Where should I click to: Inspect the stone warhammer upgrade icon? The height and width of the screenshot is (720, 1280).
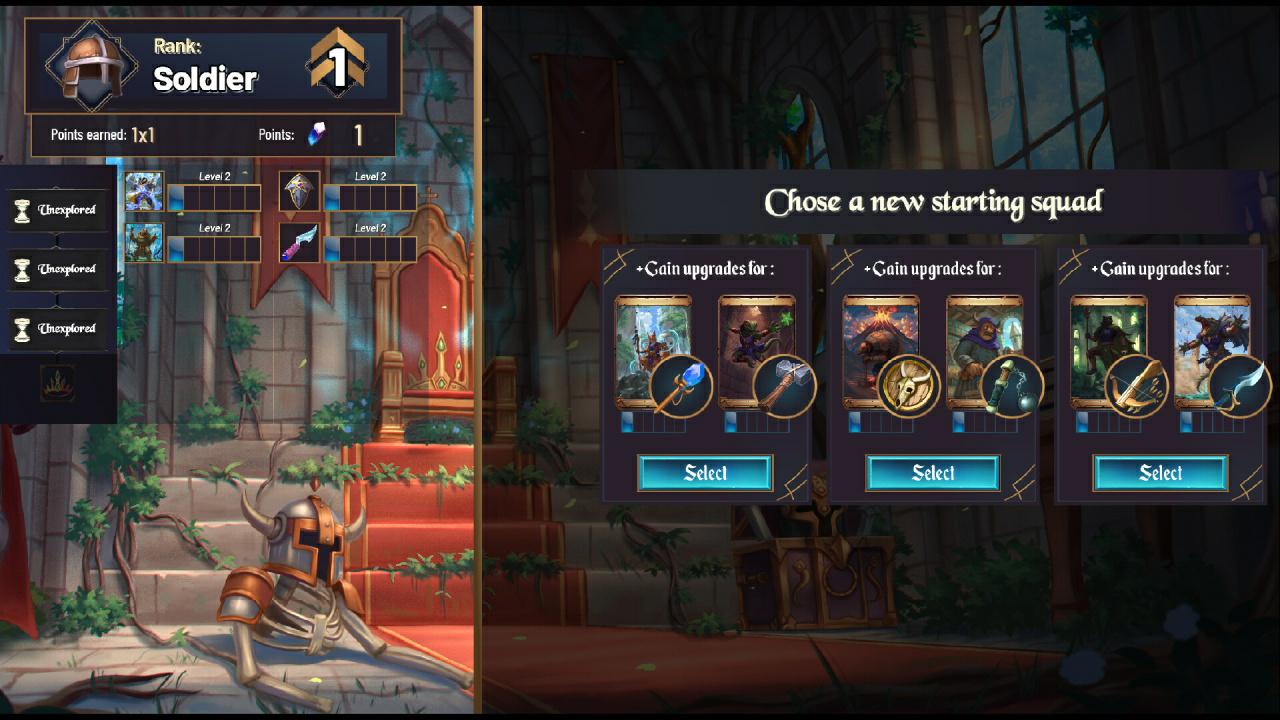(784, 386)
